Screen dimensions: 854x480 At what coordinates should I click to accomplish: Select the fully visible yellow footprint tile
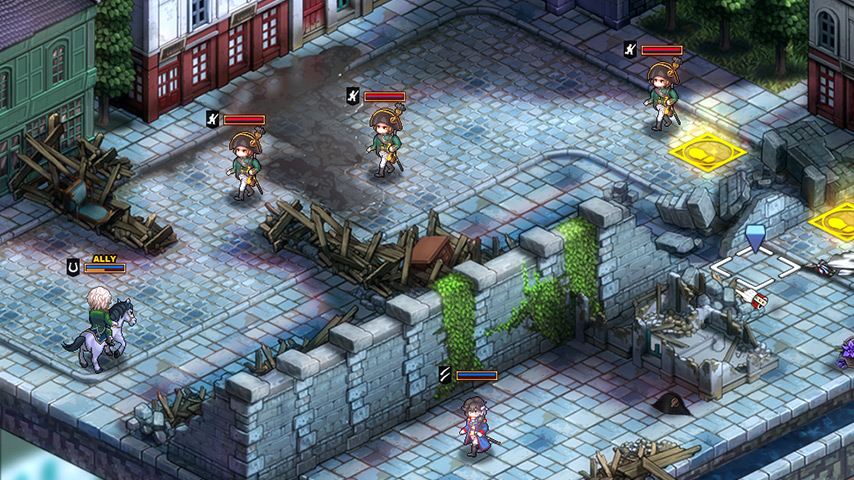[708, 153]
